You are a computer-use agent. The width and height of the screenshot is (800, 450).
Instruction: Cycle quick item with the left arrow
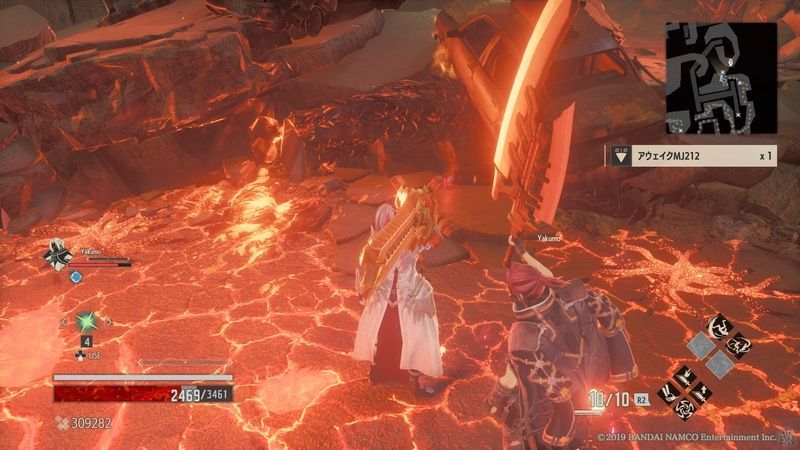coord(63,322)
